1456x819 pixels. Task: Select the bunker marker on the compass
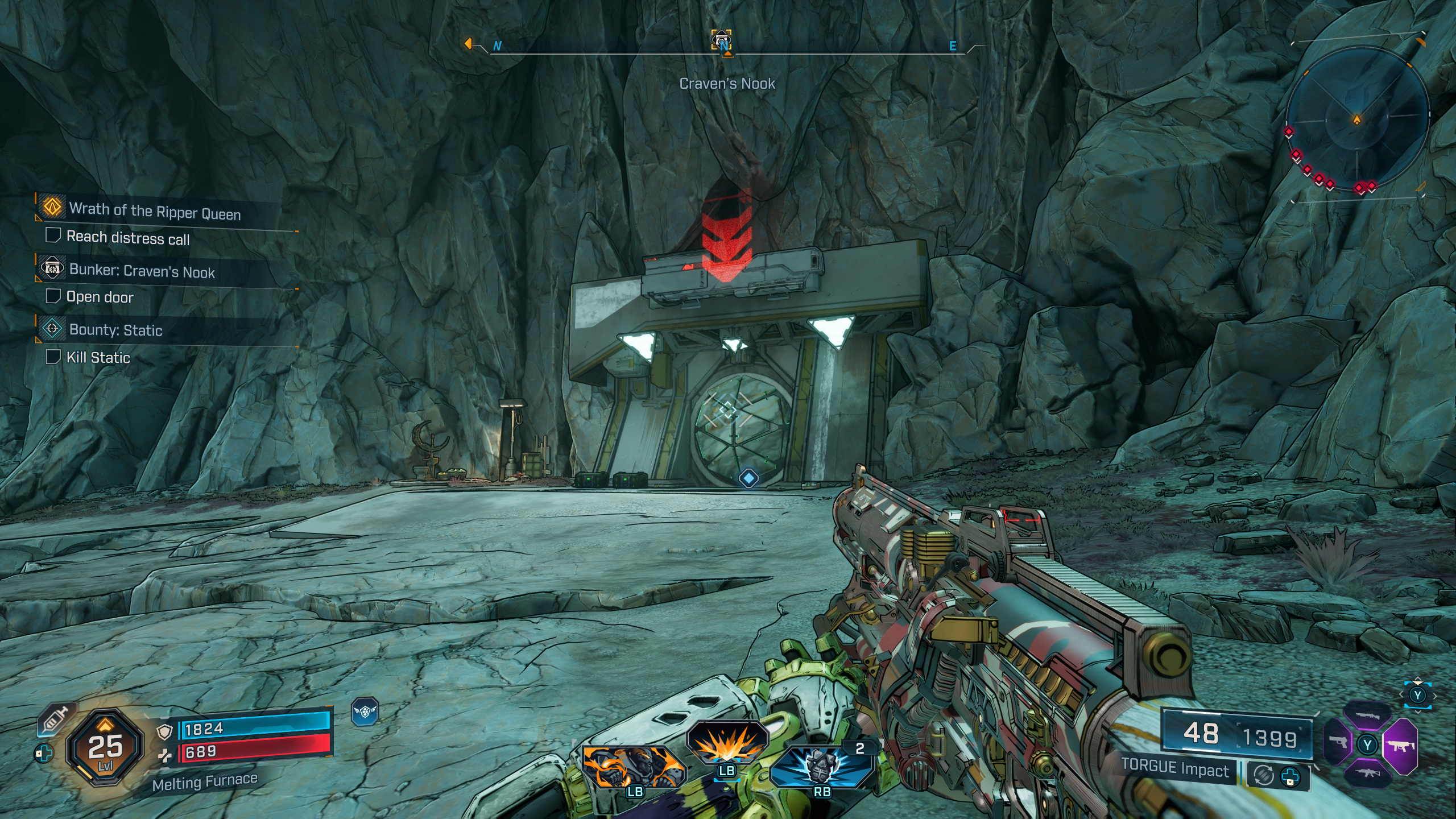coord(722,40)
